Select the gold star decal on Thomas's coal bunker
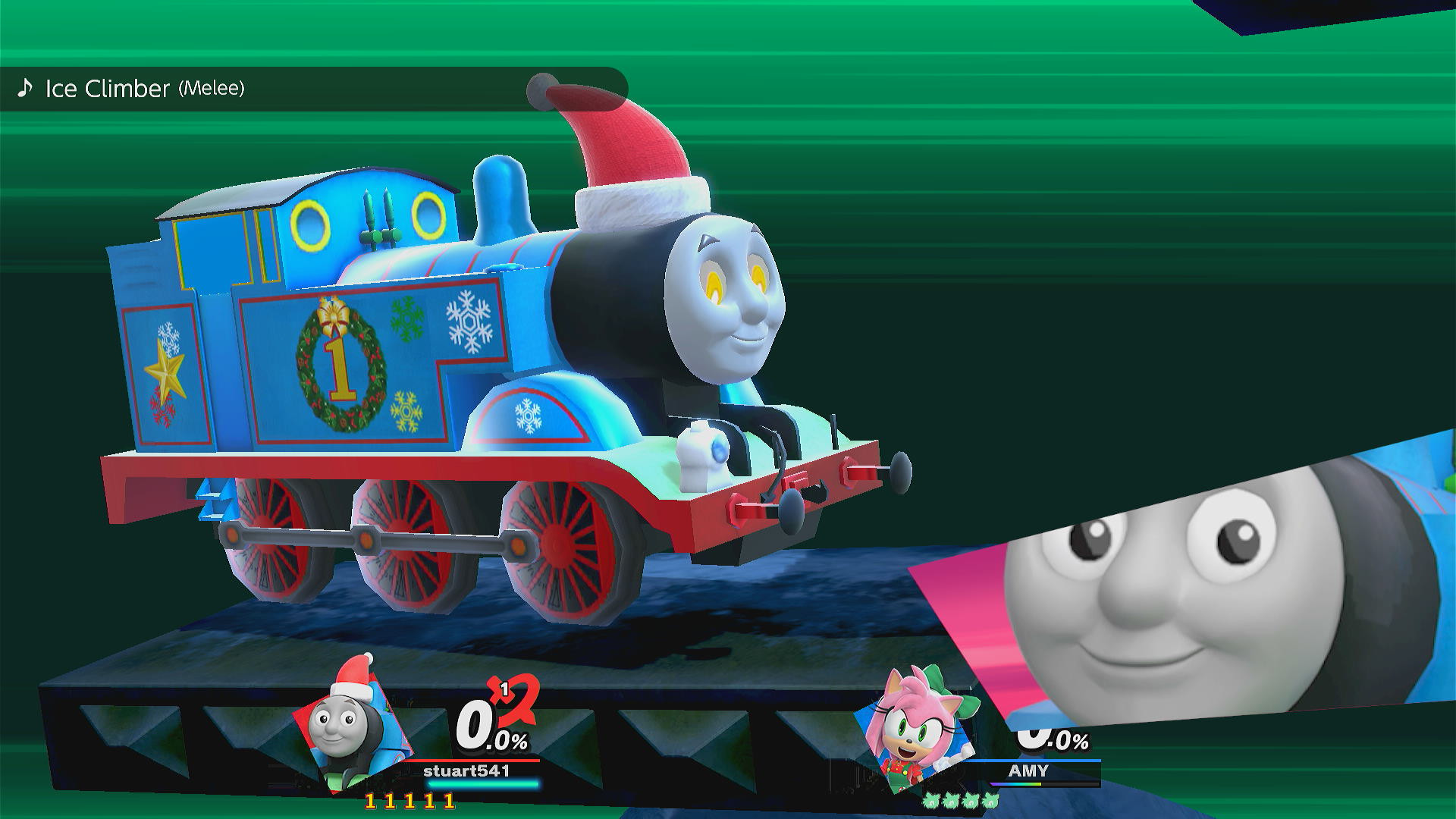Image resolution: width=1456 pixels, height=819 pixels. pos(165,372)
